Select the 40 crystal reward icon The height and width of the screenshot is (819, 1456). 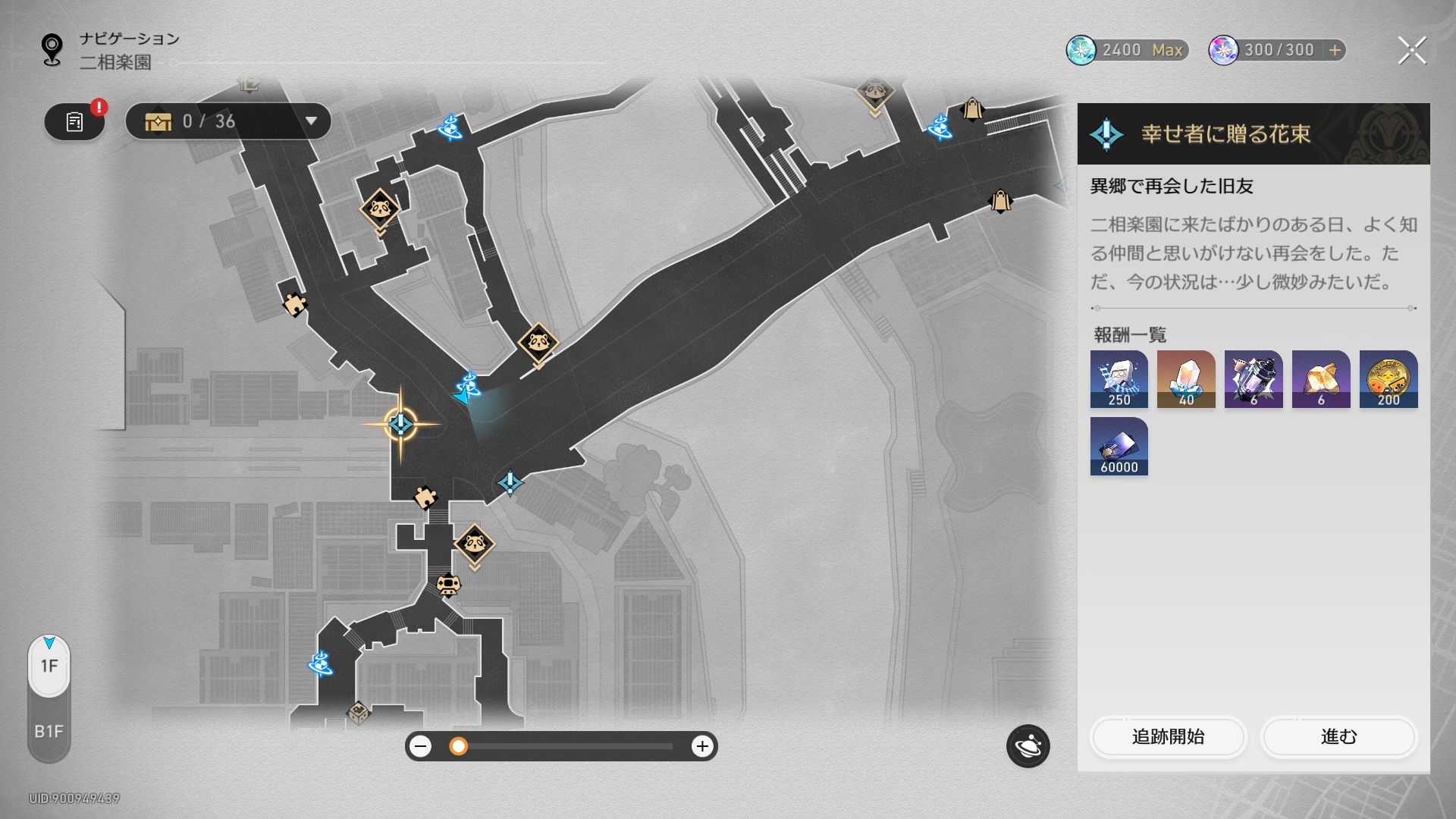[1186, 379]
